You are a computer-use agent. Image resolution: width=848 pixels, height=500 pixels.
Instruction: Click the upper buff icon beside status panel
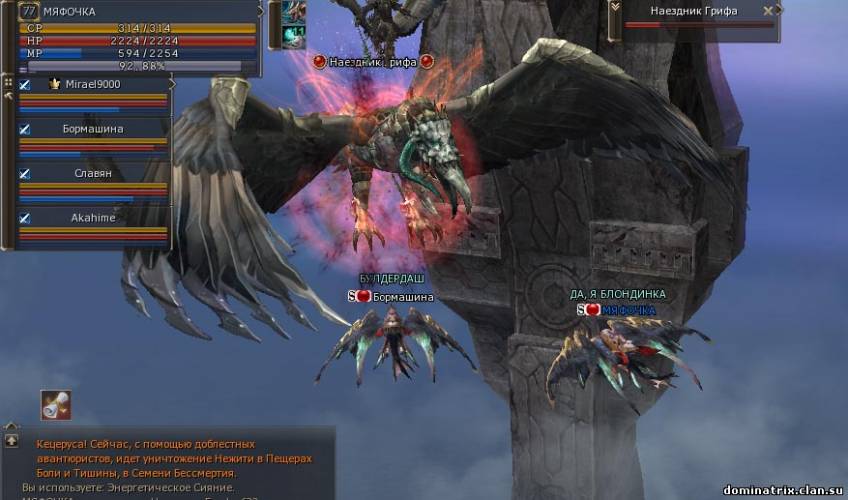tap(293, 12)
